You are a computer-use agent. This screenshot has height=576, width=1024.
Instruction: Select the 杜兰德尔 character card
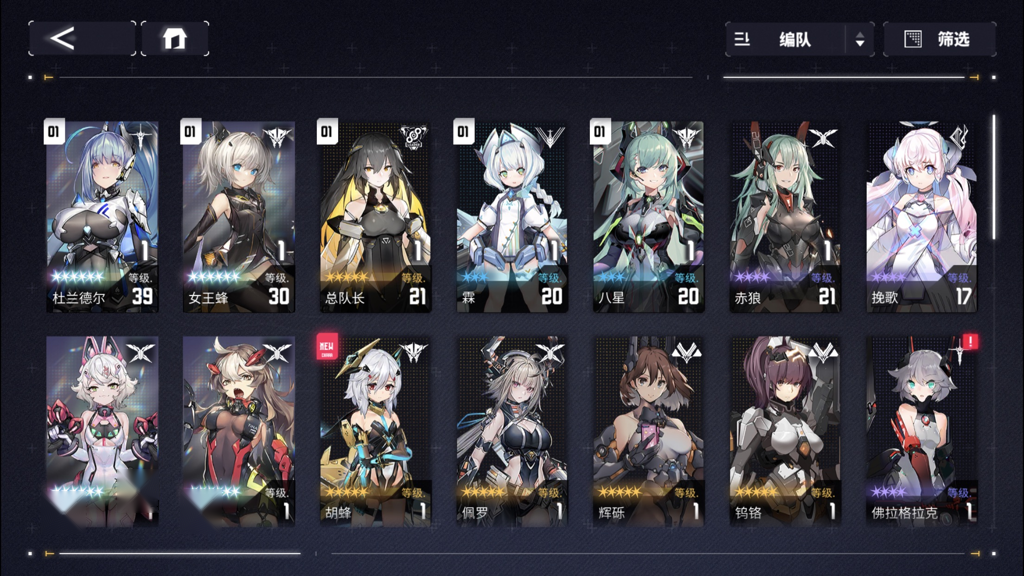[x=102, y=216]
